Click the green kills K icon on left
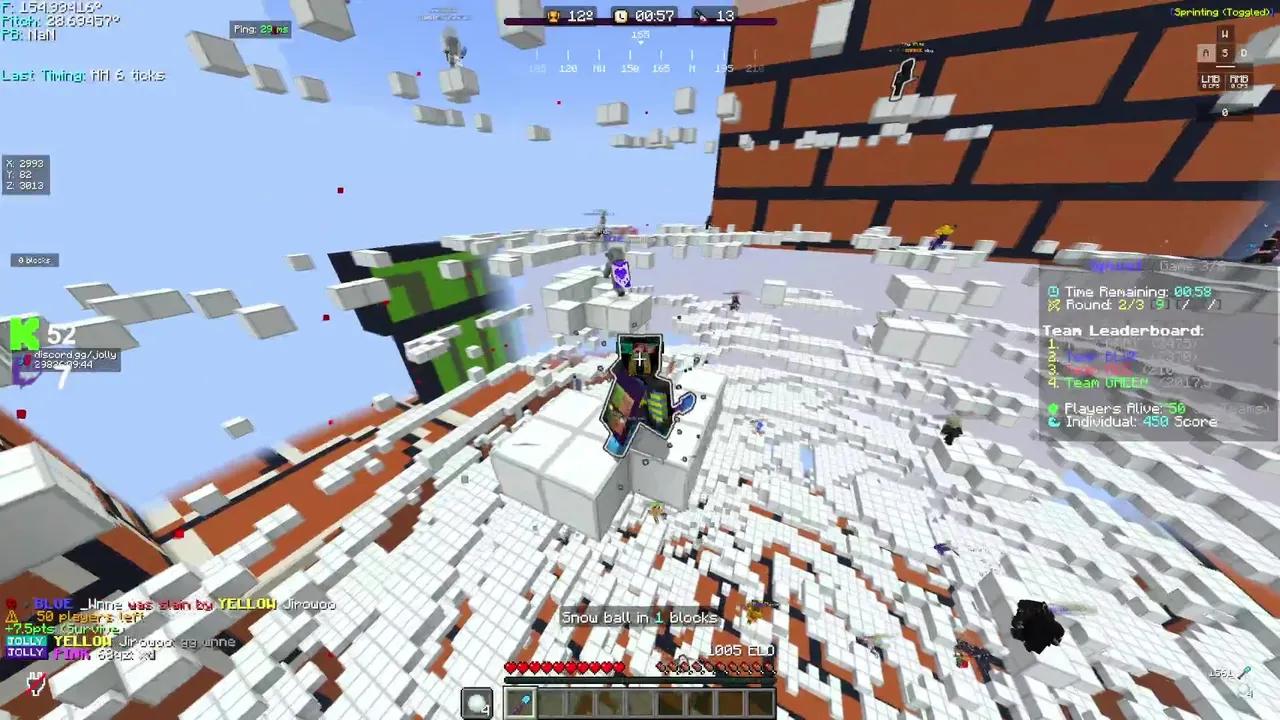1280x720 pixels. (x=24, y=335)
